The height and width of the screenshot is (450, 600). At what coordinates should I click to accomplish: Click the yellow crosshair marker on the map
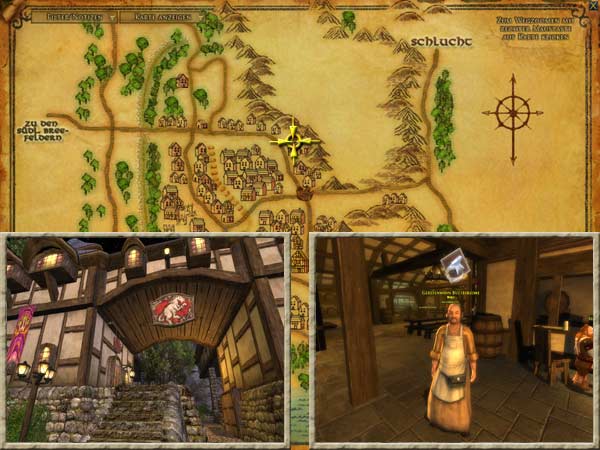pos(294,140)
